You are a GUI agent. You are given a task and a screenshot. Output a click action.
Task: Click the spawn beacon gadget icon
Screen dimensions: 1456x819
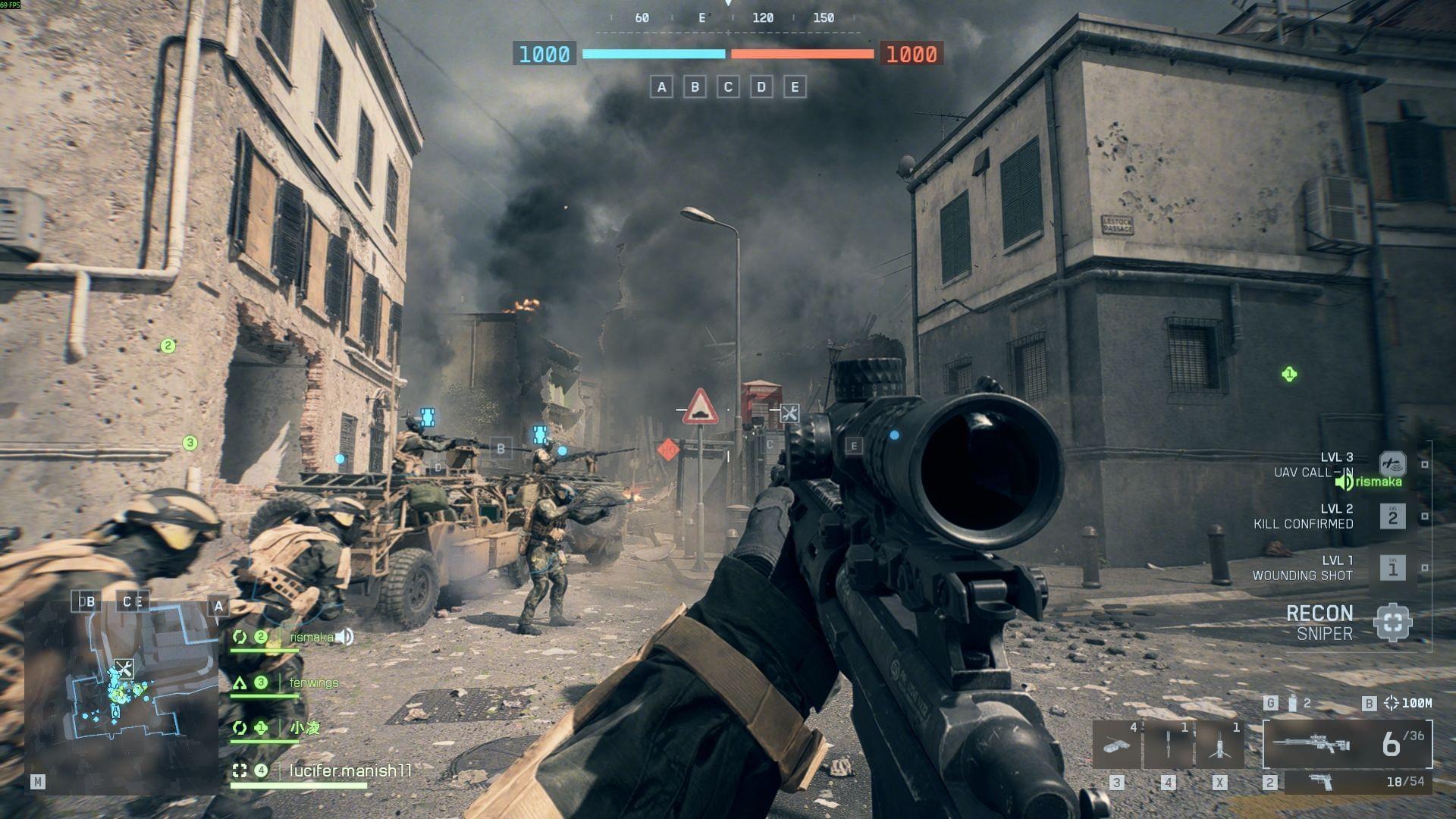pos(1220,745)
